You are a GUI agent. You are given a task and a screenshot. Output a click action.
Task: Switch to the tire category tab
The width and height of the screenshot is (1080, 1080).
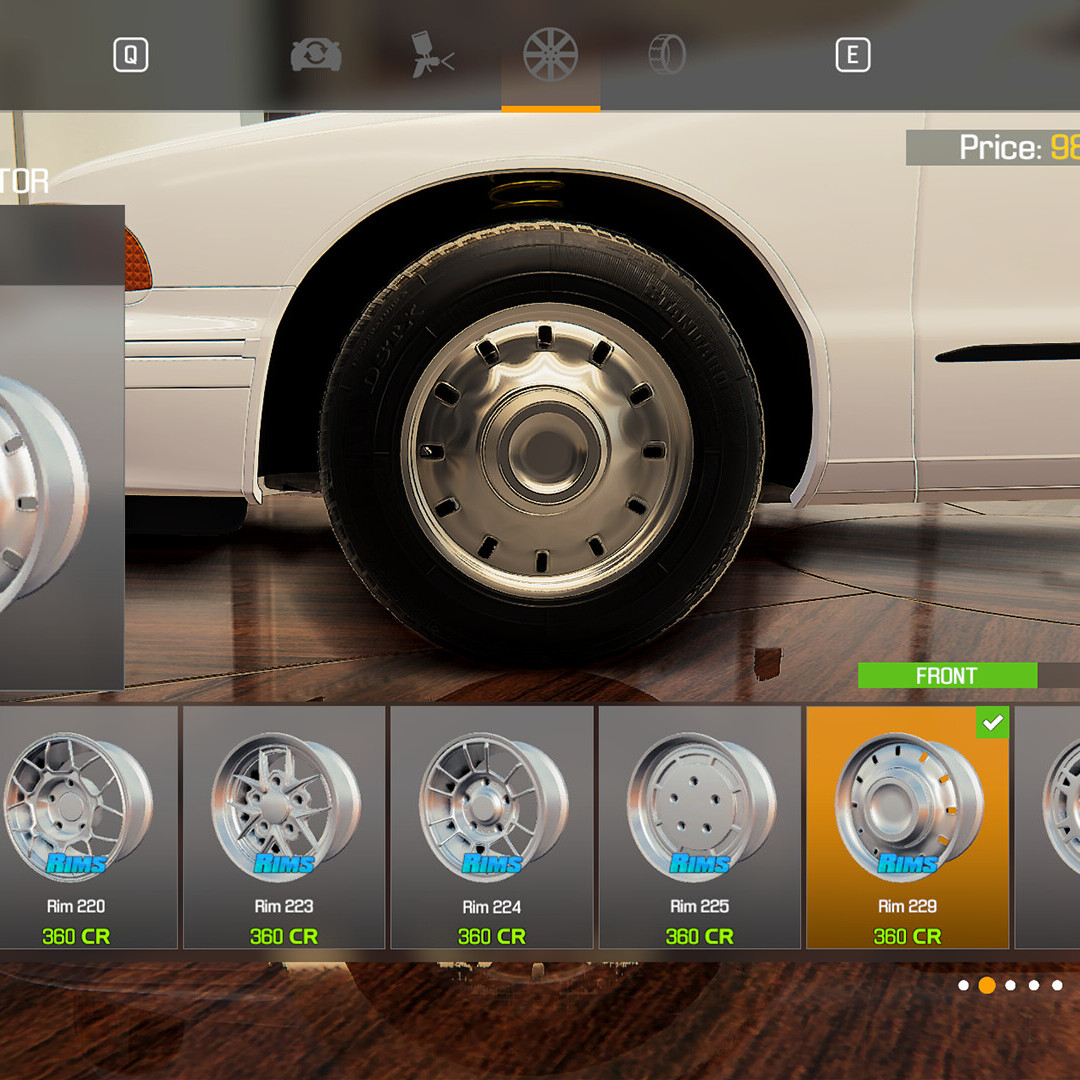pyautogui.click(x=667, y=55)
